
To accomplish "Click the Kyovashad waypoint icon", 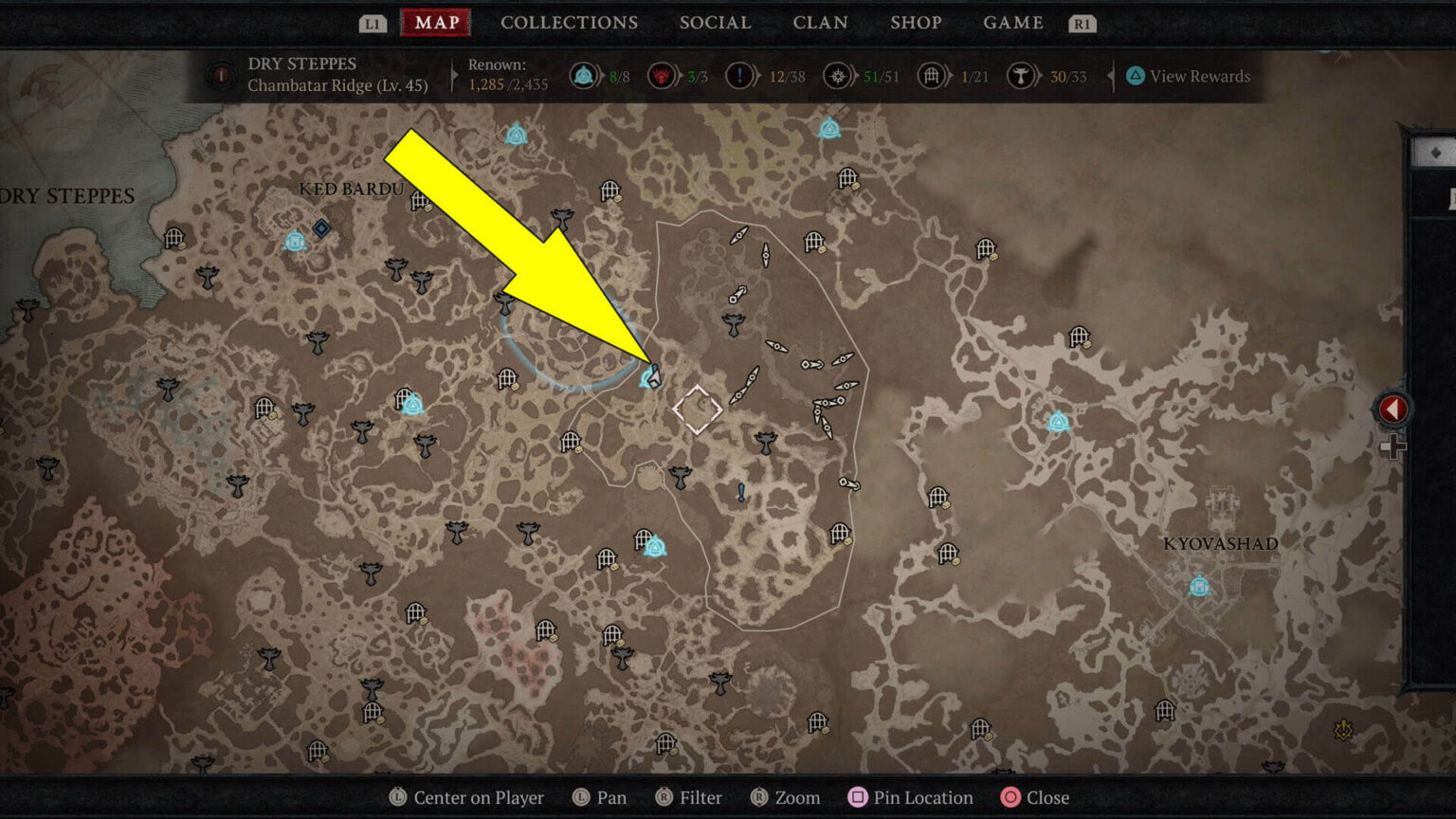I will coord(1197,585).
